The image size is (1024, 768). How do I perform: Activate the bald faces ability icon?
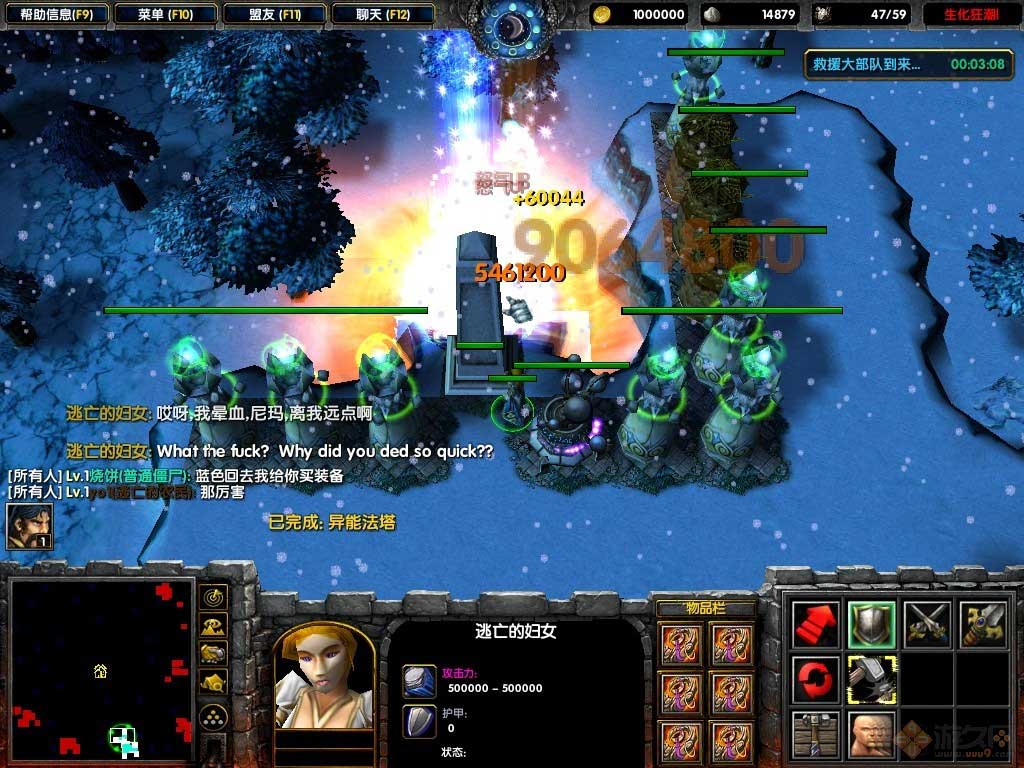tap(872, 735)
